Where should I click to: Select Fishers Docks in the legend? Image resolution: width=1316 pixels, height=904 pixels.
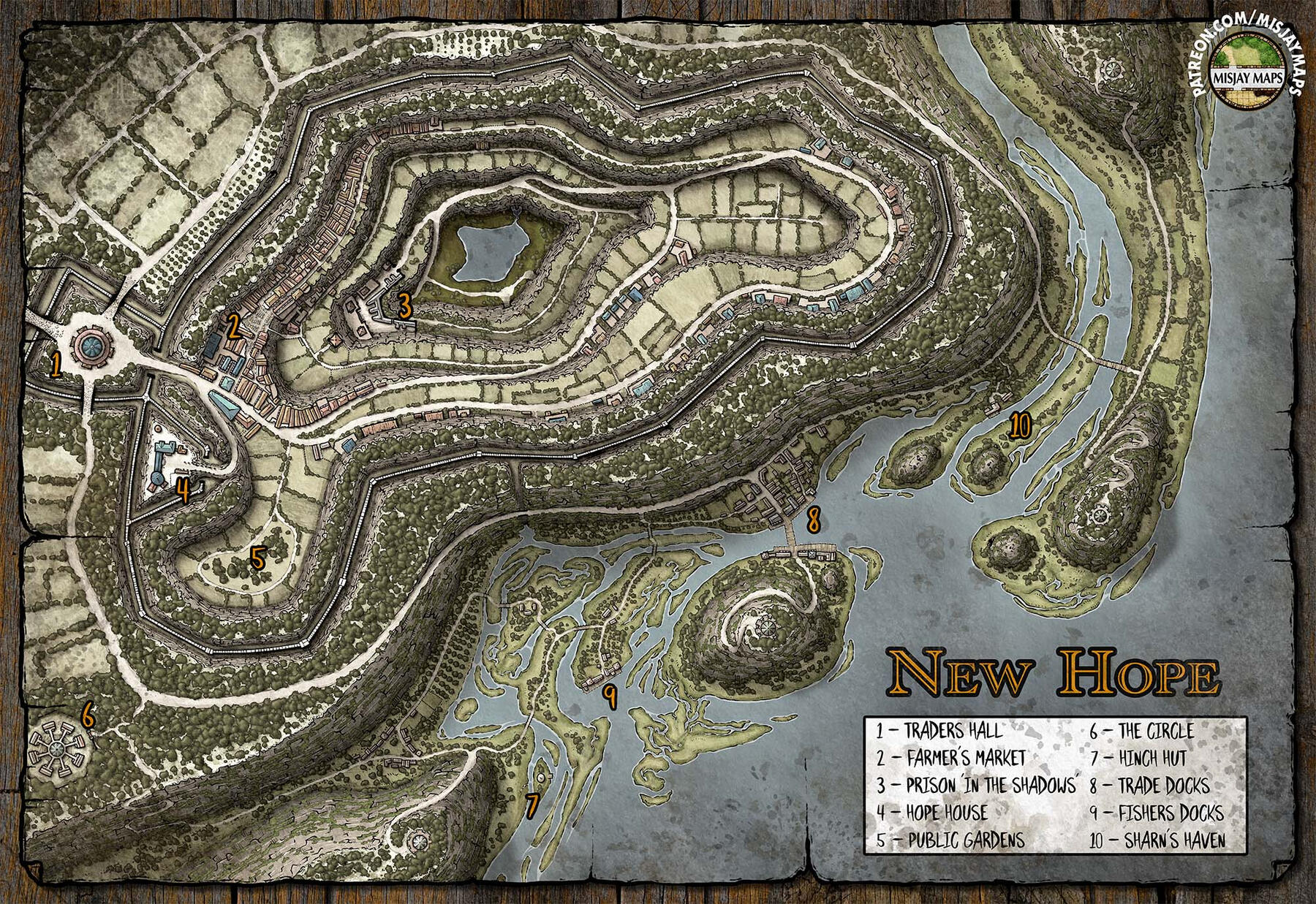(1156, 813)
